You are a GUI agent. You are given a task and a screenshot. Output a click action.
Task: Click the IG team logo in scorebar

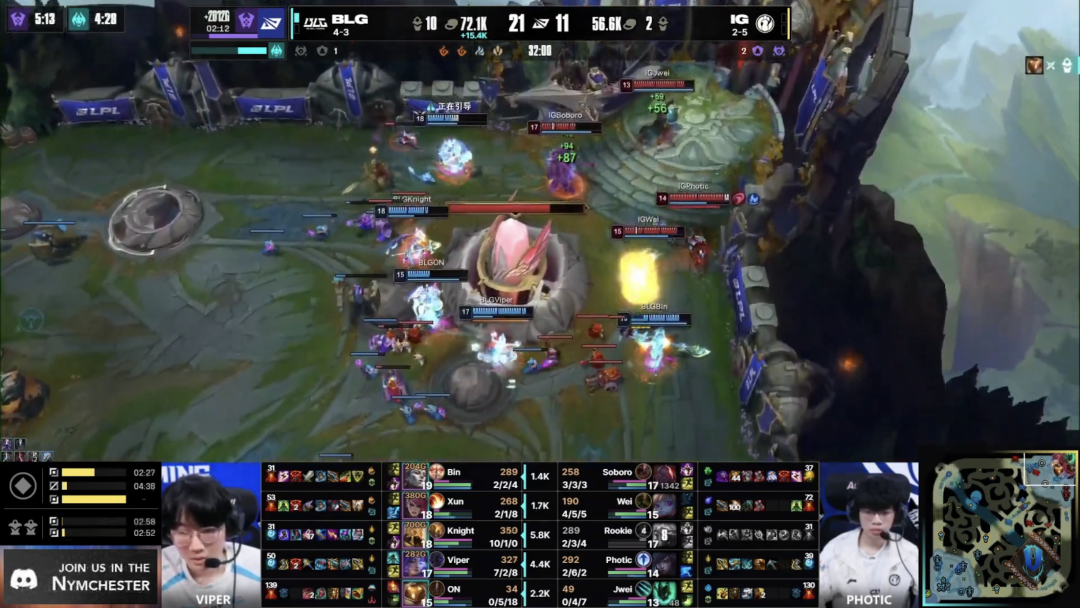765,22
